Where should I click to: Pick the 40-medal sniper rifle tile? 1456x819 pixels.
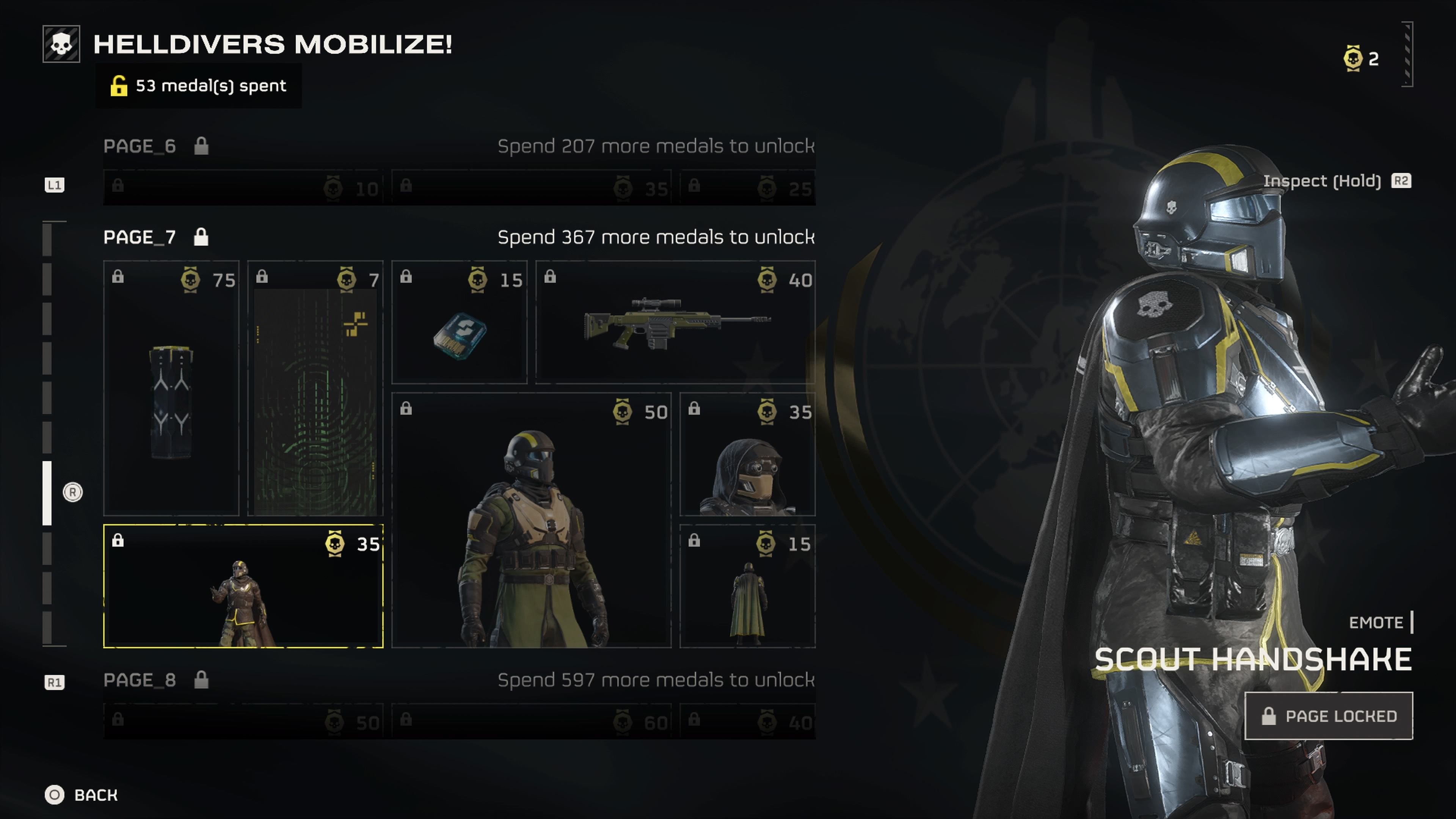click(x=675, y=322)
